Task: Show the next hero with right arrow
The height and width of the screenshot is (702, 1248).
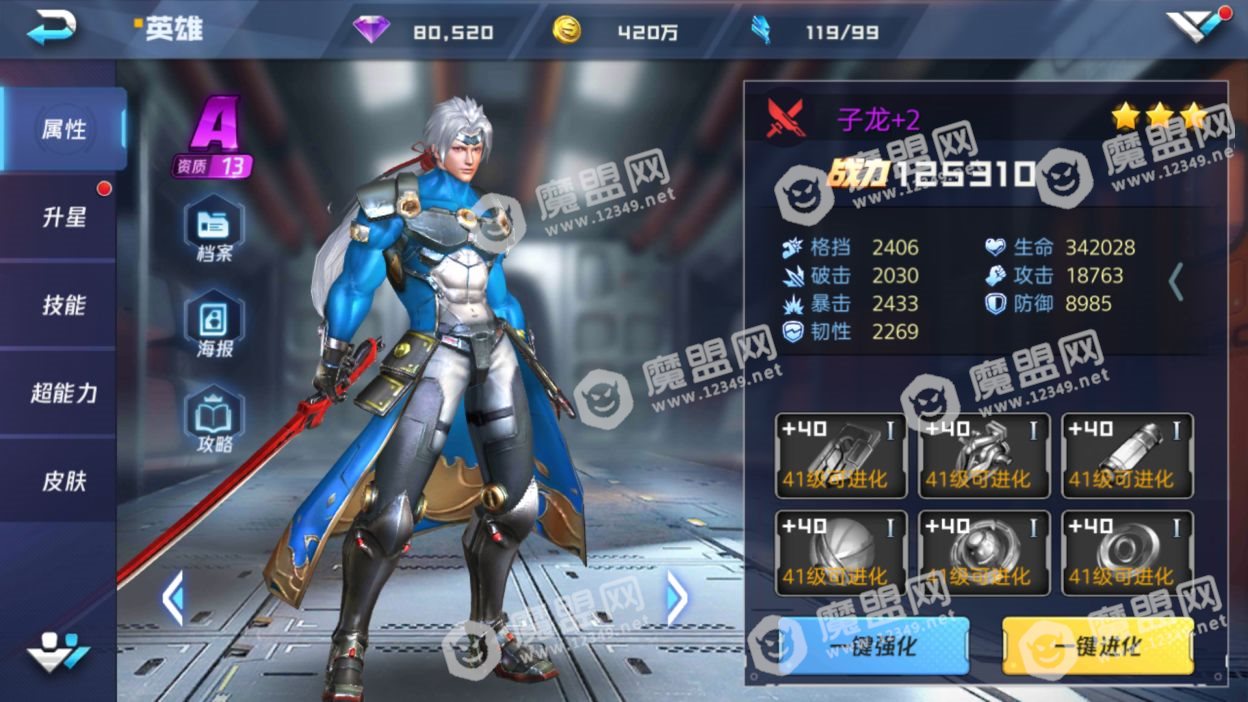Action: pyautogui.click(x=677, y=598)
